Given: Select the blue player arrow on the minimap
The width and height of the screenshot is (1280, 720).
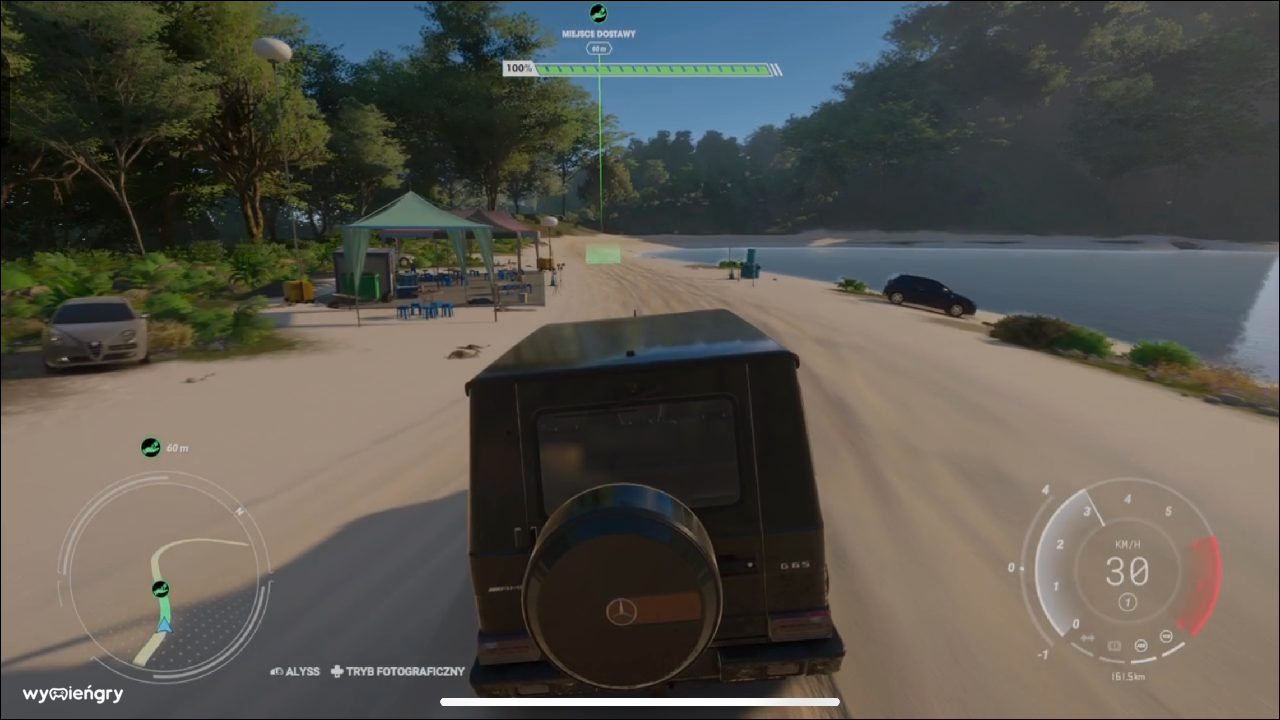Looking at the screenshot, I should point(164,625).
